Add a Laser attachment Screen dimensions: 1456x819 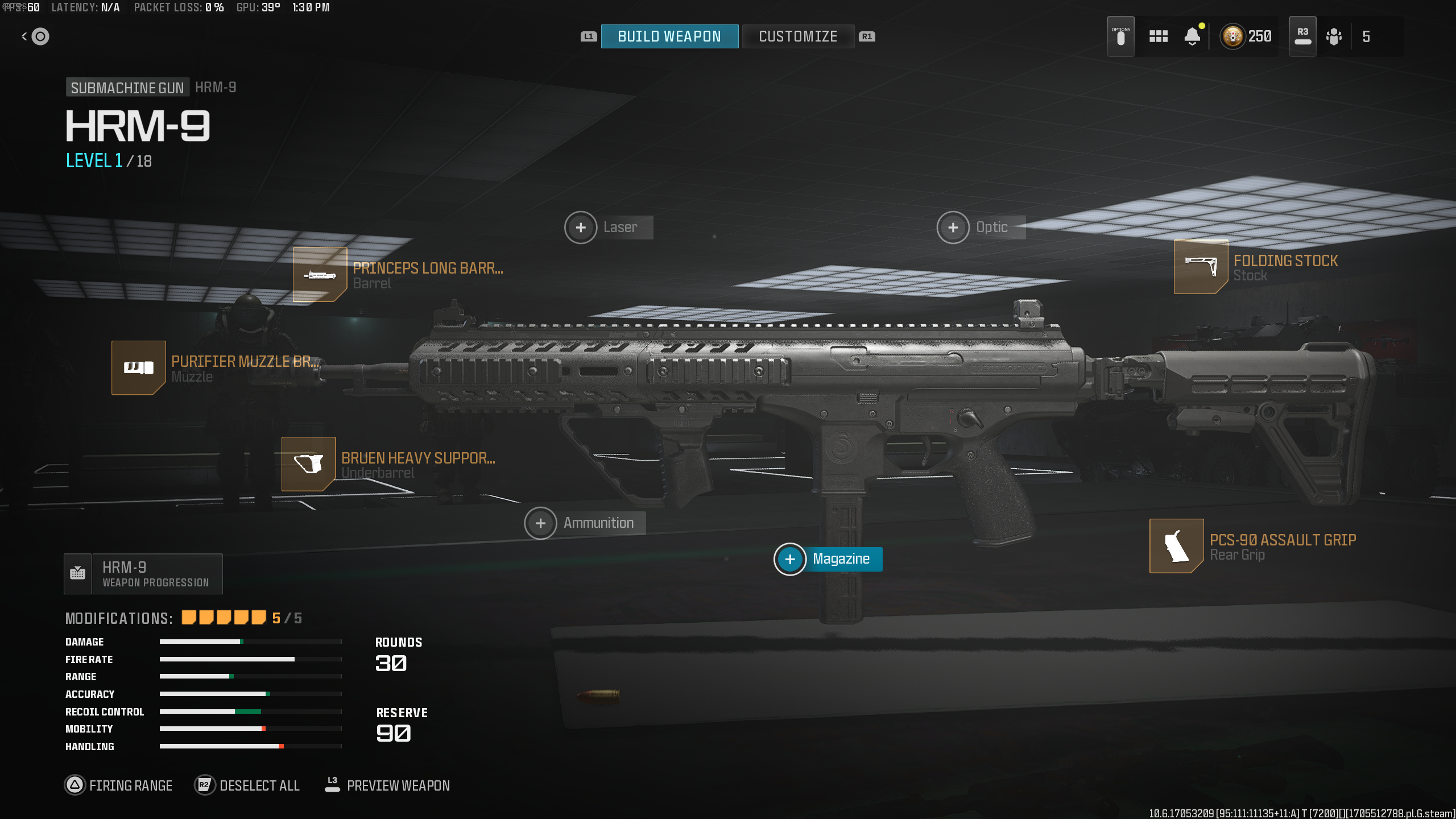[x=581, y=227]
